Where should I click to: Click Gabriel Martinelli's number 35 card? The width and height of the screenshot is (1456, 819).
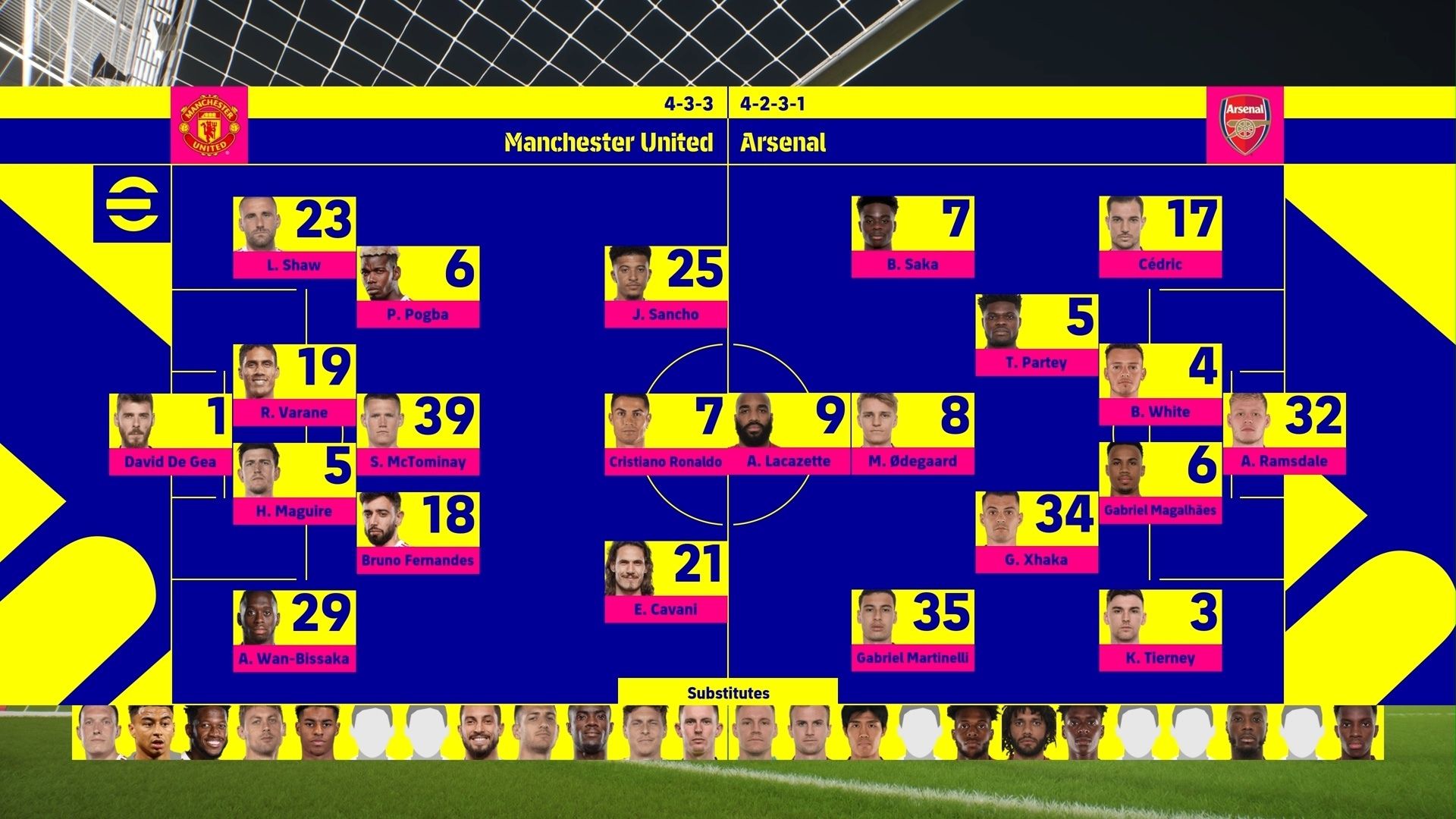[912, 630]
